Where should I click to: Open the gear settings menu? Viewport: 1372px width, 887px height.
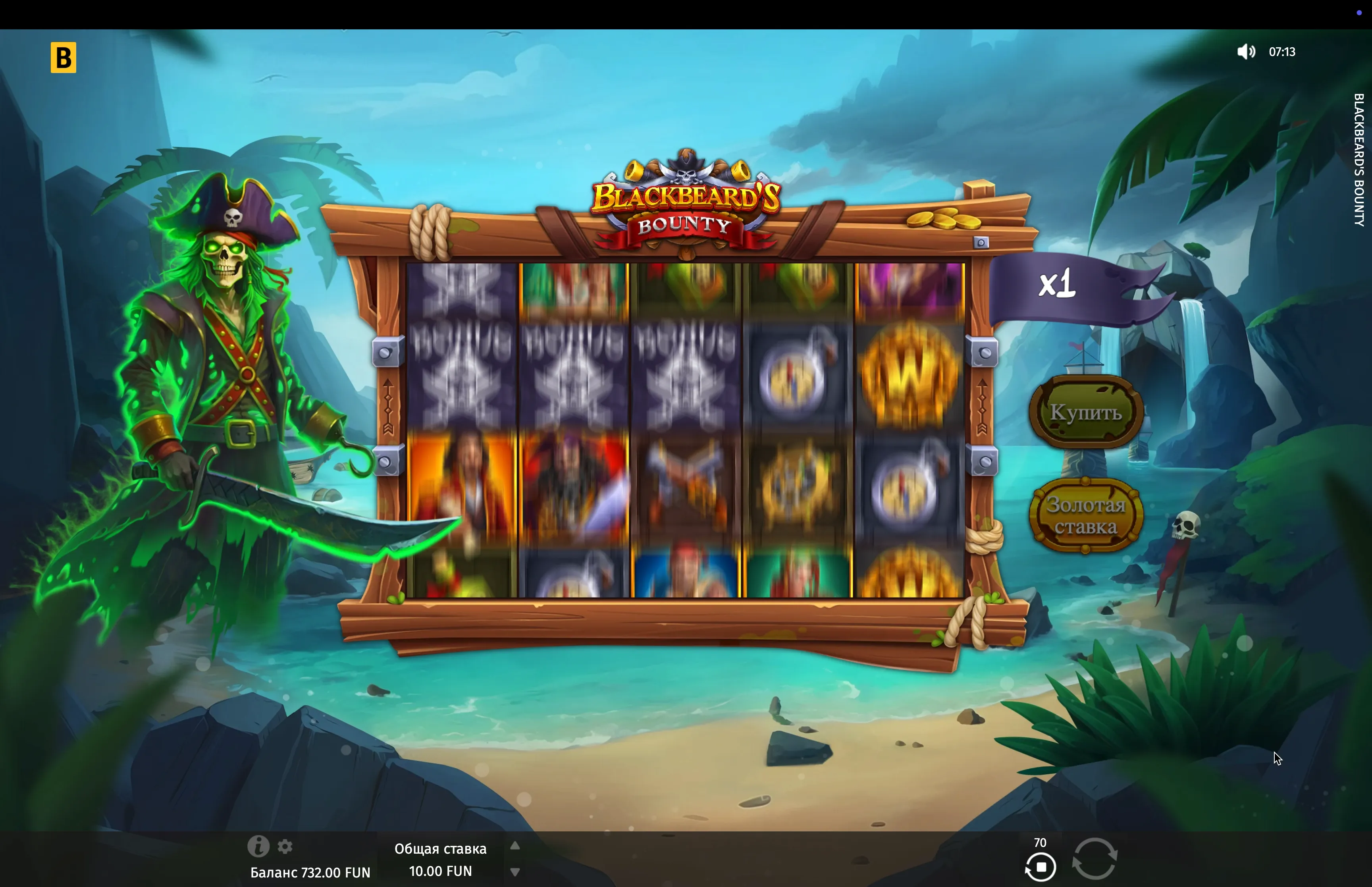(285, 847)
